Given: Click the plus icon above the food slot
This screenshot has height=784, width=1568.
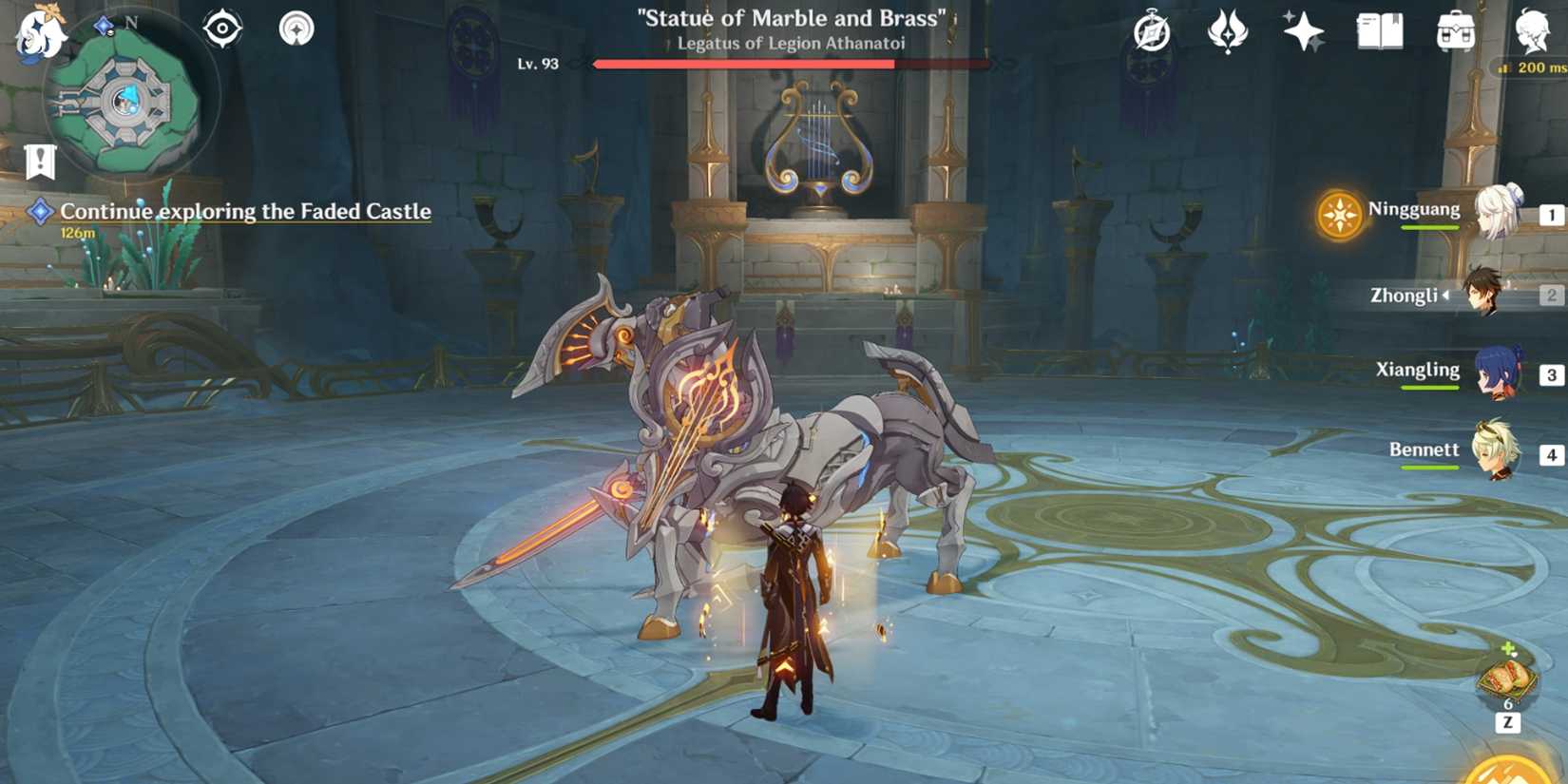Looking at the screenshot, I should coord(1508,647).
